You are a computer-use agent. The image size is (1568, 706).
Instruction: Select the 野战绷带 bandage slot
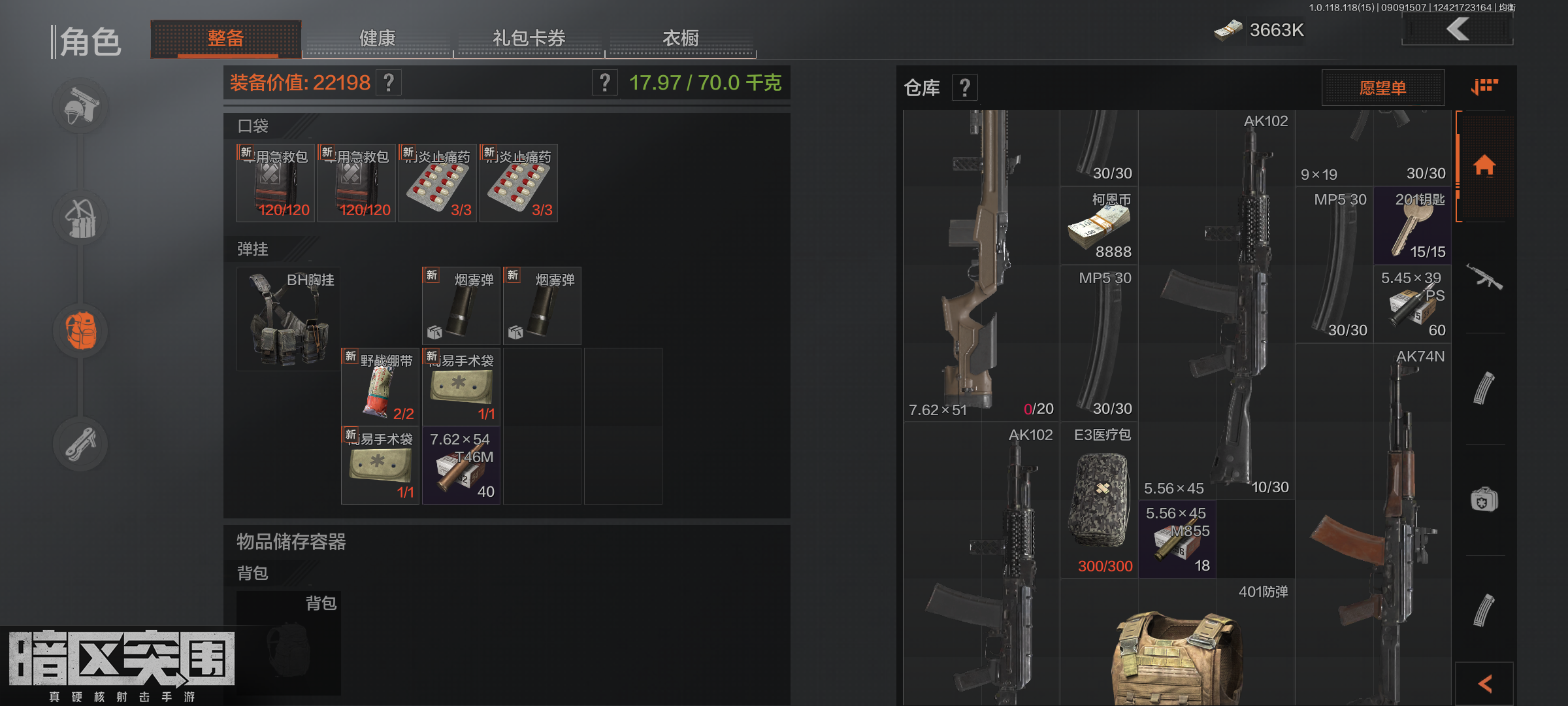click(380, 387)
